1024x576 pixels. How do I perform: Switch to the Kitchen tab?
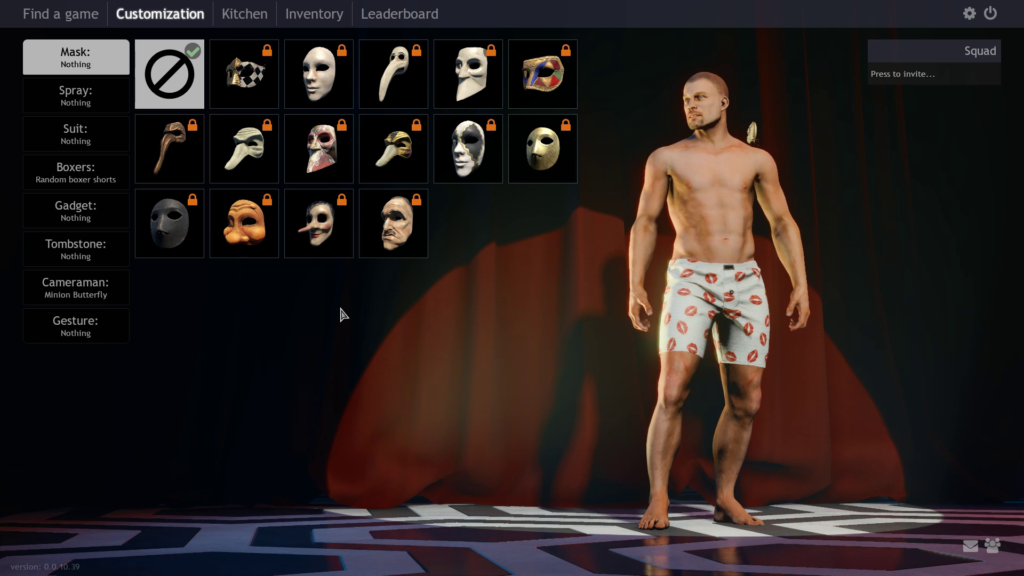[244, 14]
